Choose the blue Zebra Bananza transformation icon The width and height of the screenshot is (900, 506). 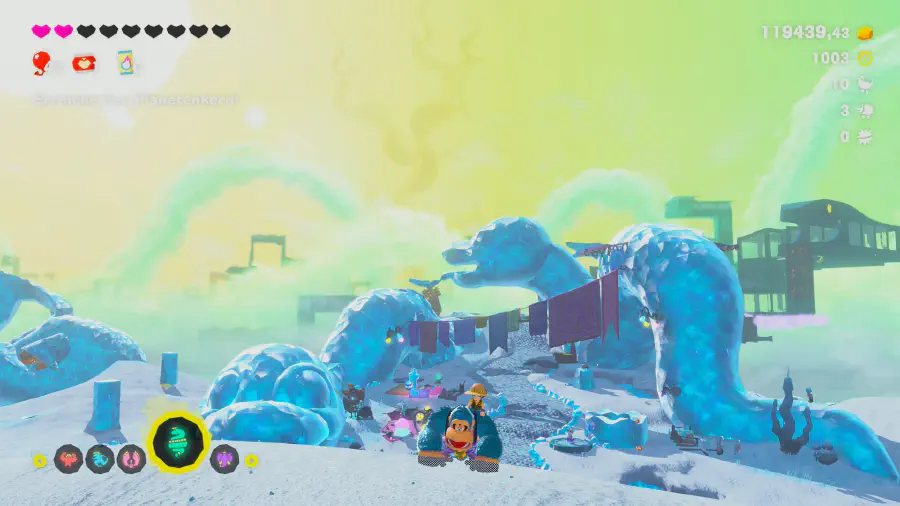point(100,459)
